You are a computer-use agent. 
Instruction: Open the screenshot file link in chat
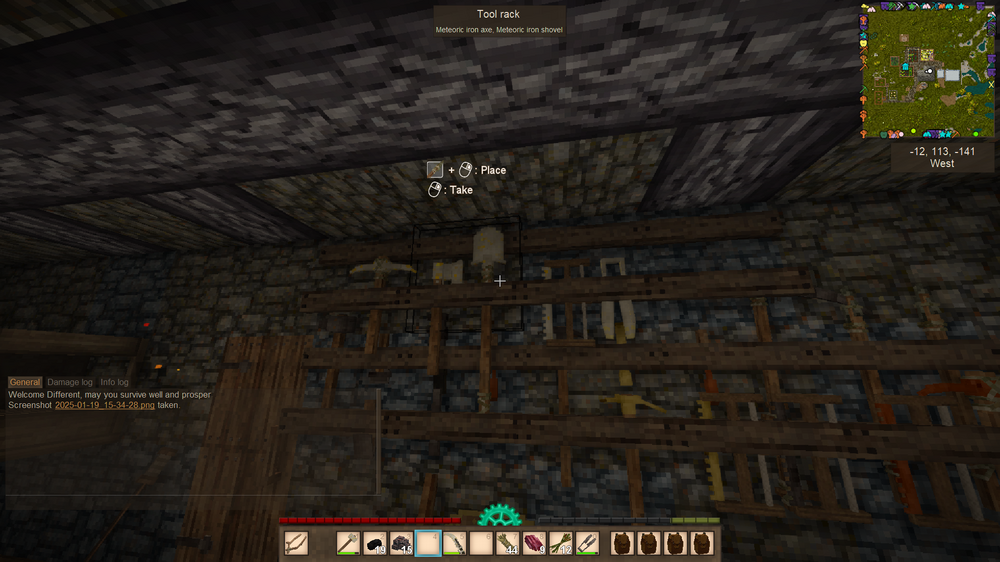(x=104, y=406)
